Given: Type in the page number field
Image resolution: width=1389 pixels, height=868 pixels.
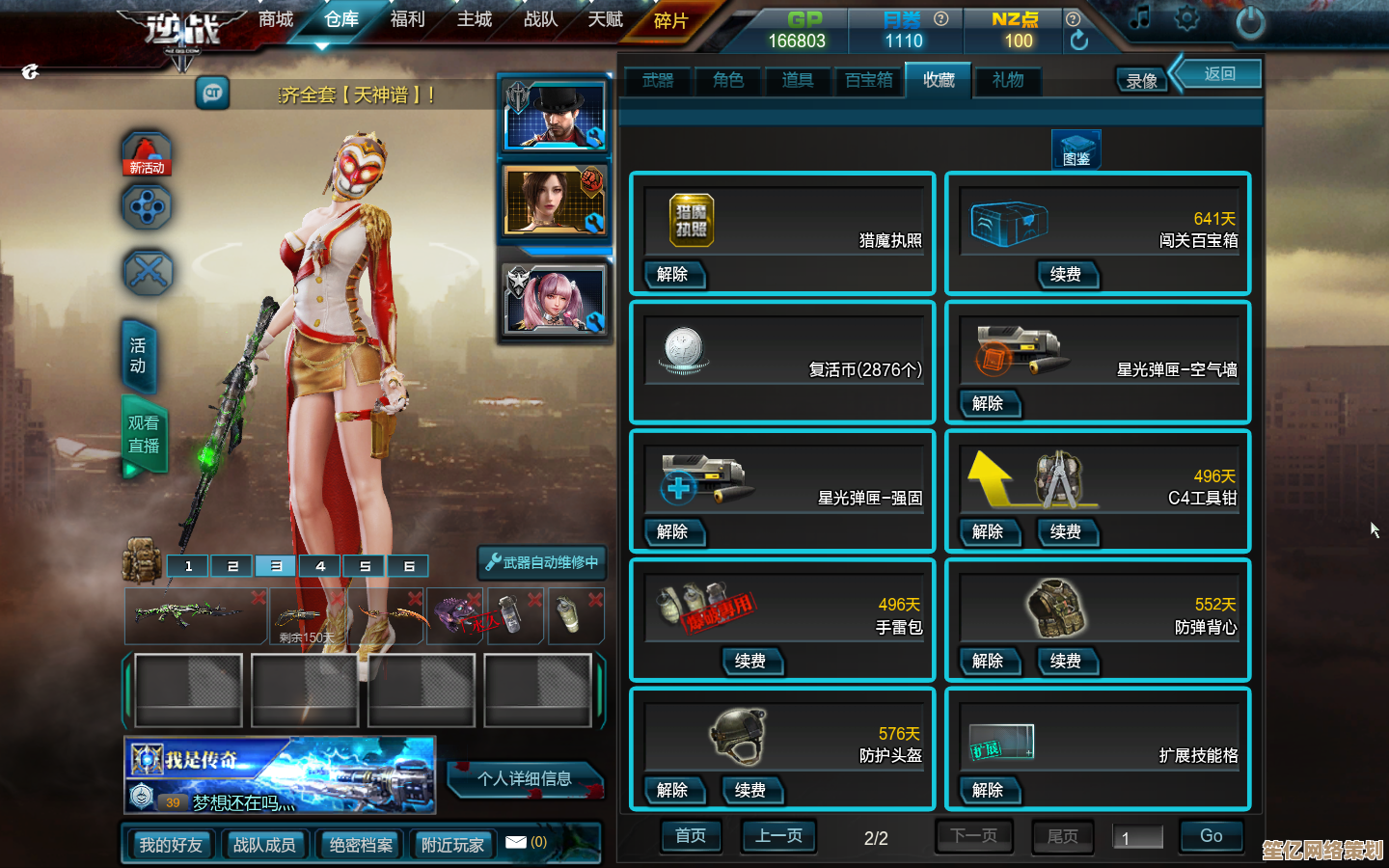Looking at the screenshot, I should click(1138, 838).
